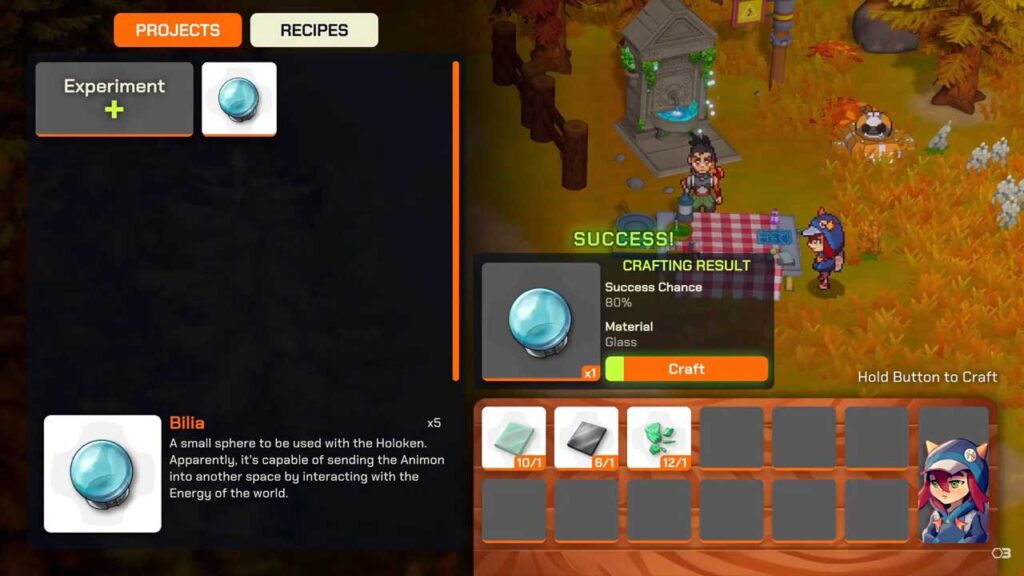Start a new Experiment project

coord(114,98)
